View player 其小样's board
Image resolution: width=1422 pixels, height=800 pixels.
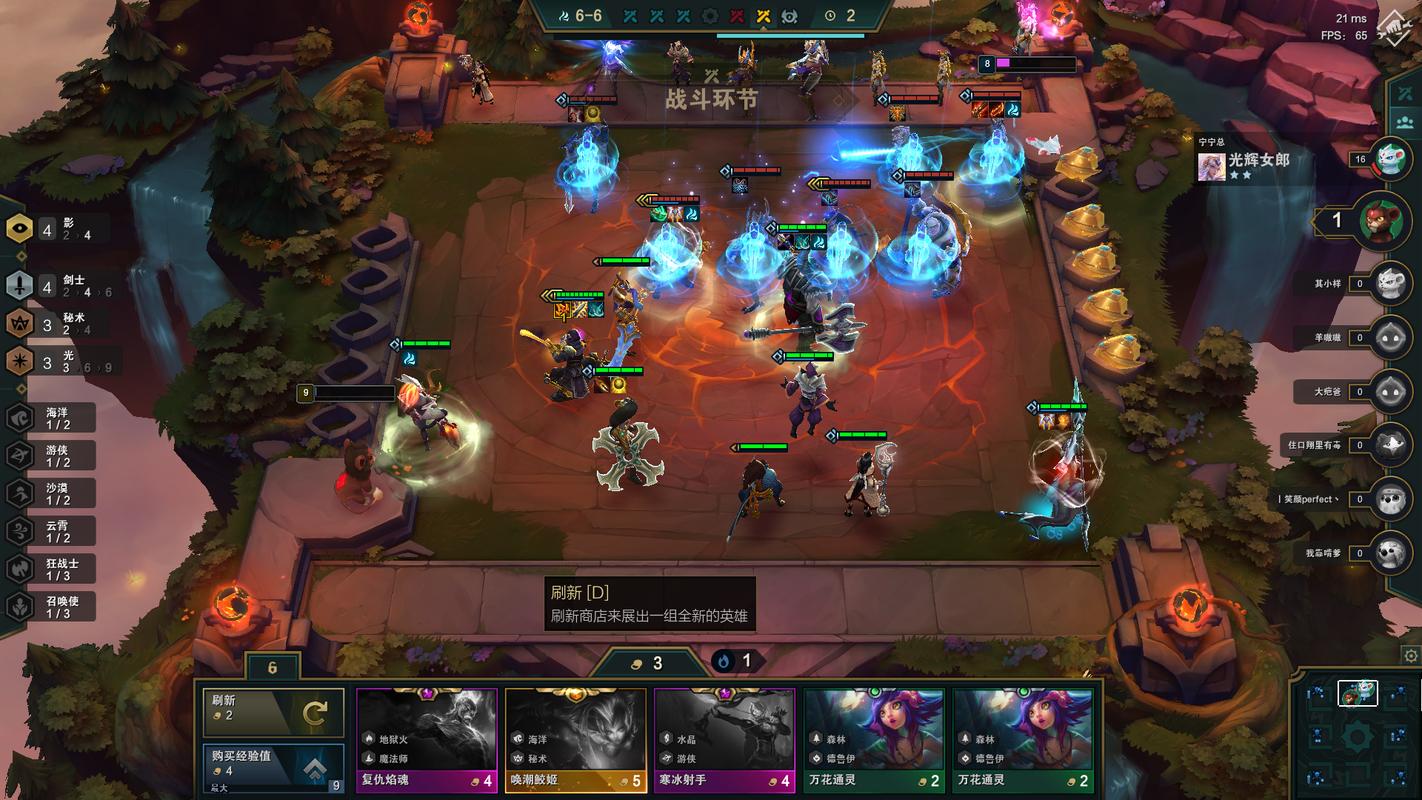[x=1391, y=284]
